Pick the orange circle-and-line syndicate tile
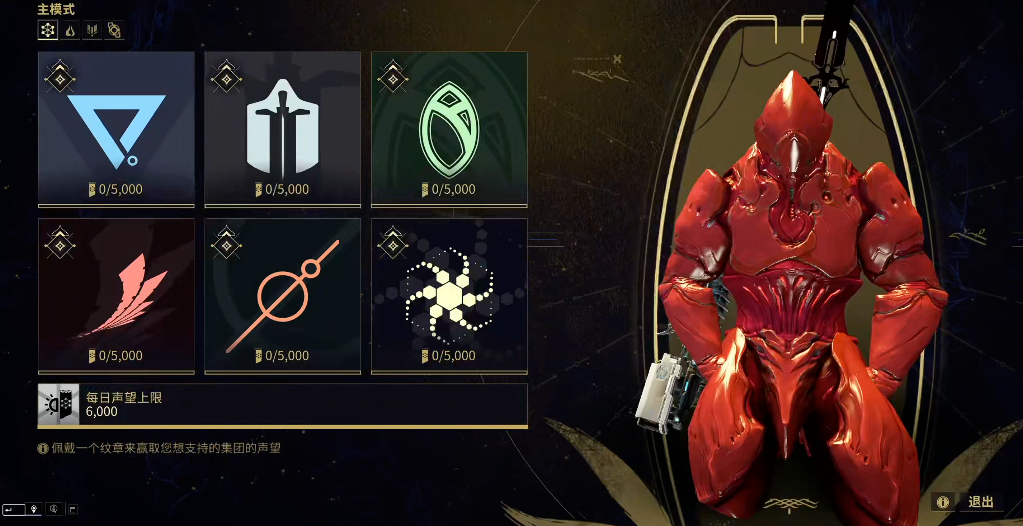The height and width of the screenshot is (526, 1023). (282, 296)
